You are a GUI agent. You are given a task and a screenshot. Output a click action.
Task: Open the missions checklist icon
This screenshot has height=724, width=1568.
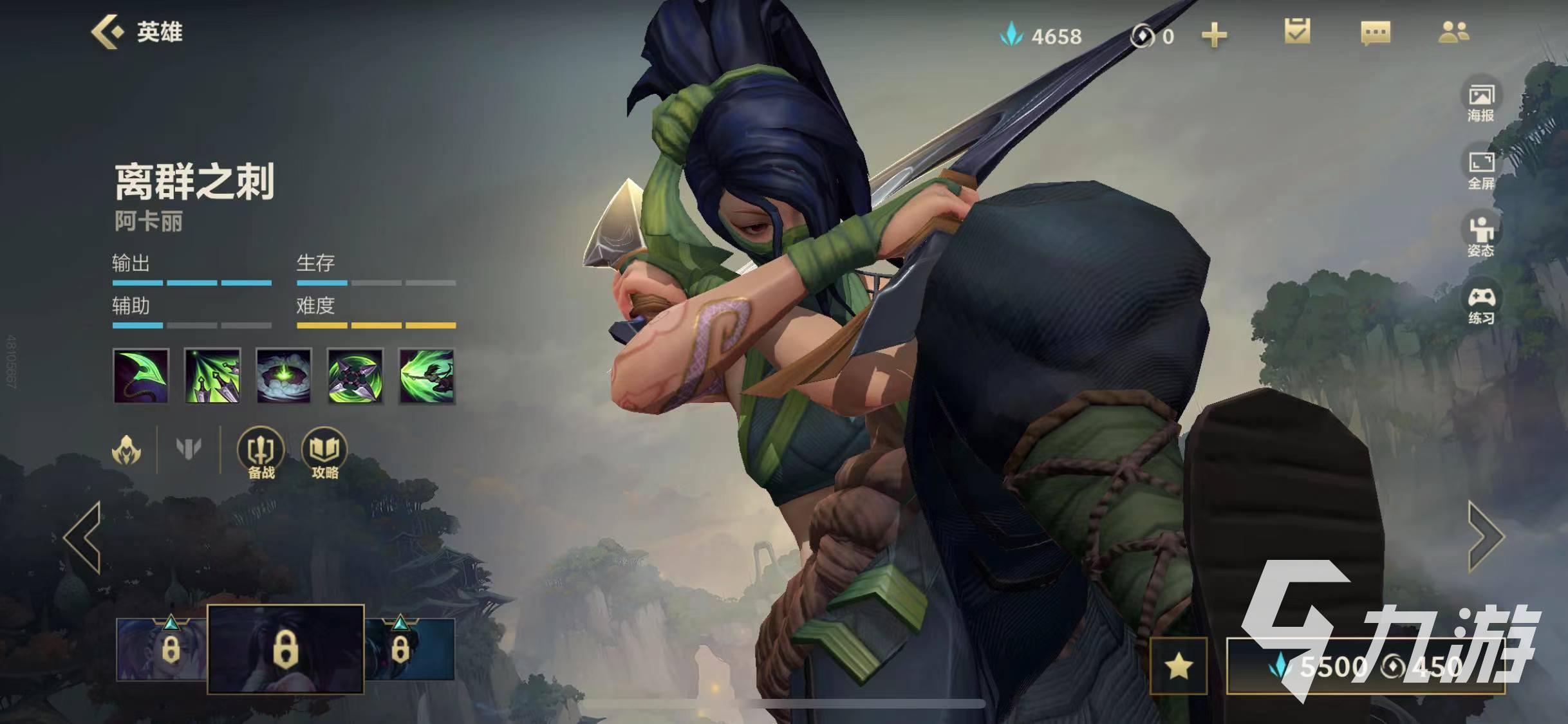[1296, 32]
